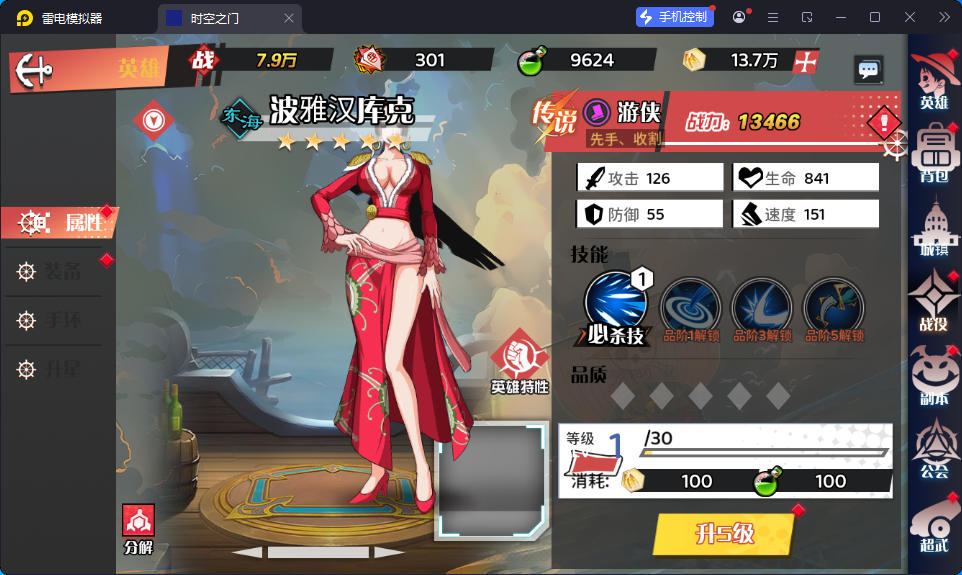
Task: Click the anchor back button
Action: [37, 70]
